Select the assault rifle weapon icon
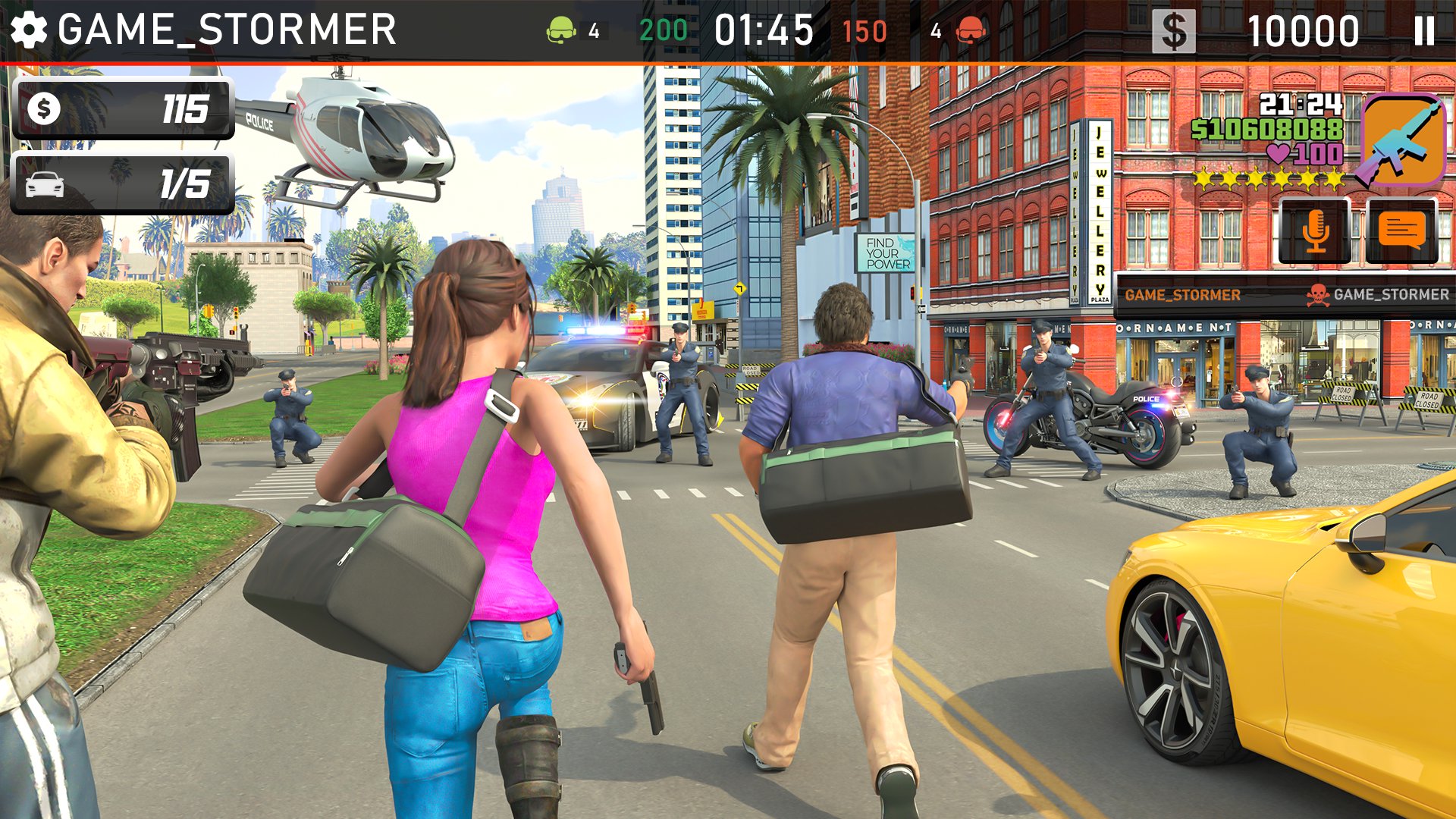Image resolution: width=1456 pixels, height=819 pixels. pyautogui.click(x=1402, y=140)
